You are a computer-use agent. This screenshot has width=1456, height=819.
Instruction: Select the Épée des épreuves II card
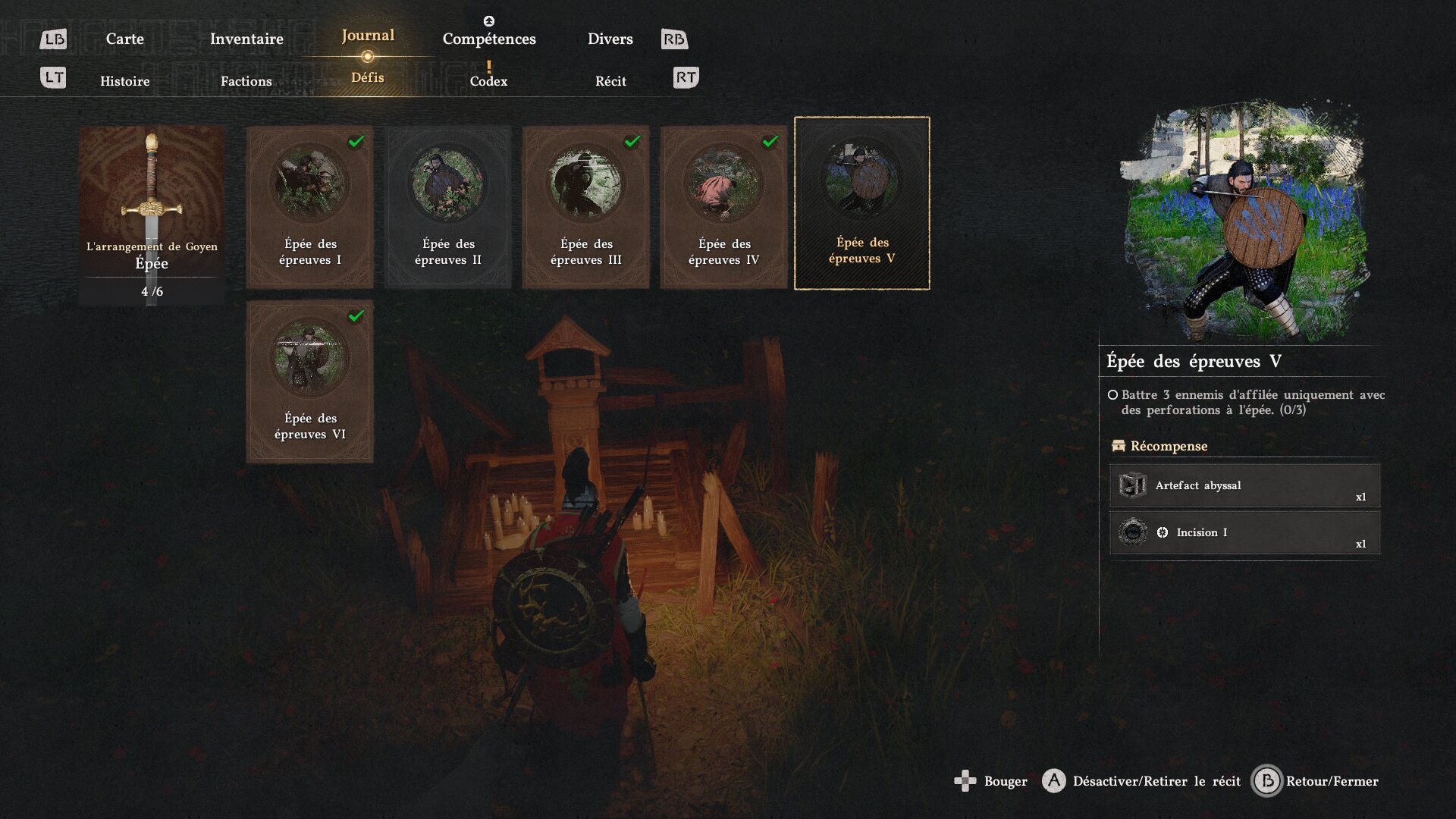point(448,206)
